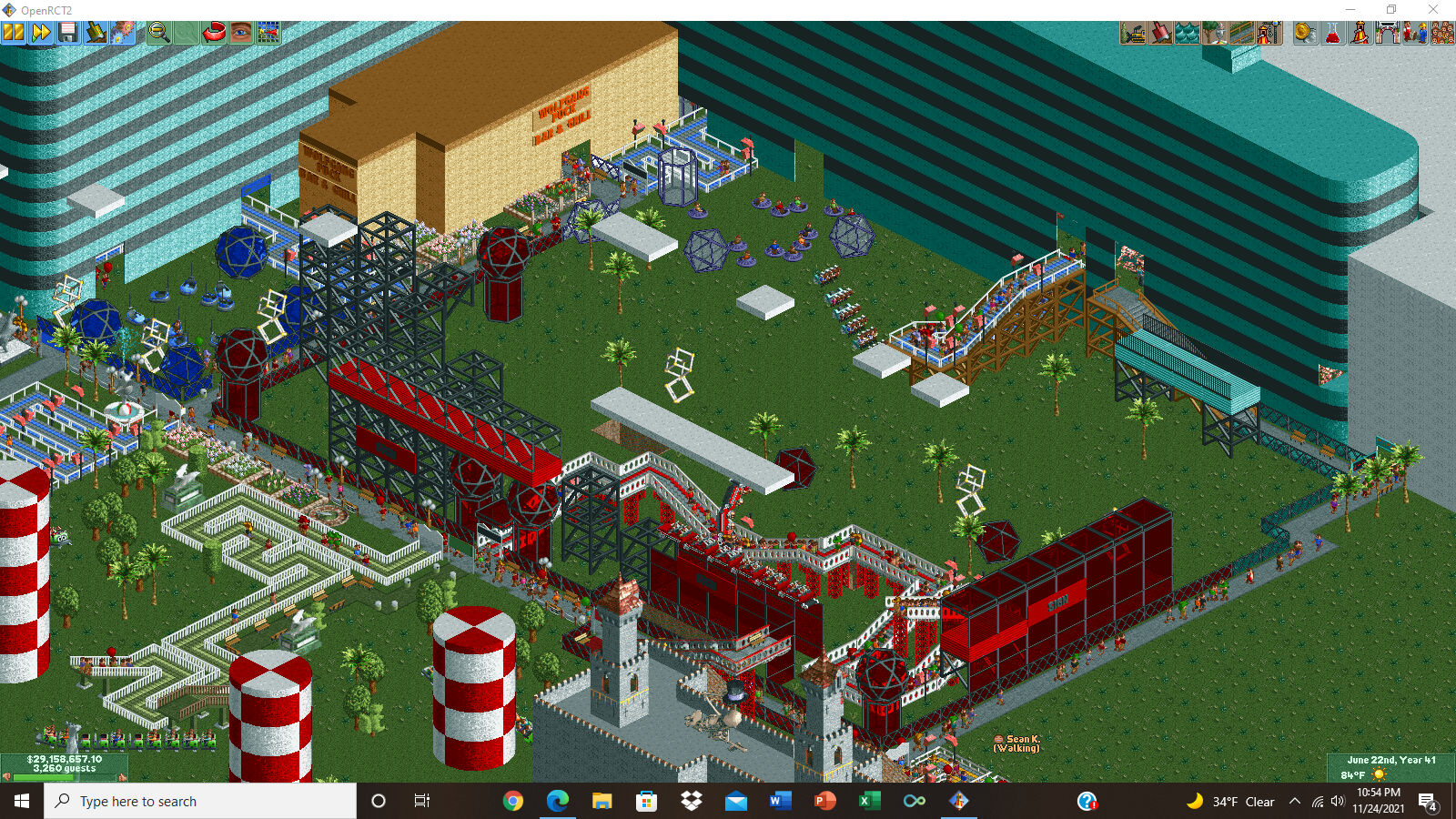Screen dimensions: 1456x819
Task: Open the research window flask icon
Action: [x=1333, y=32]
